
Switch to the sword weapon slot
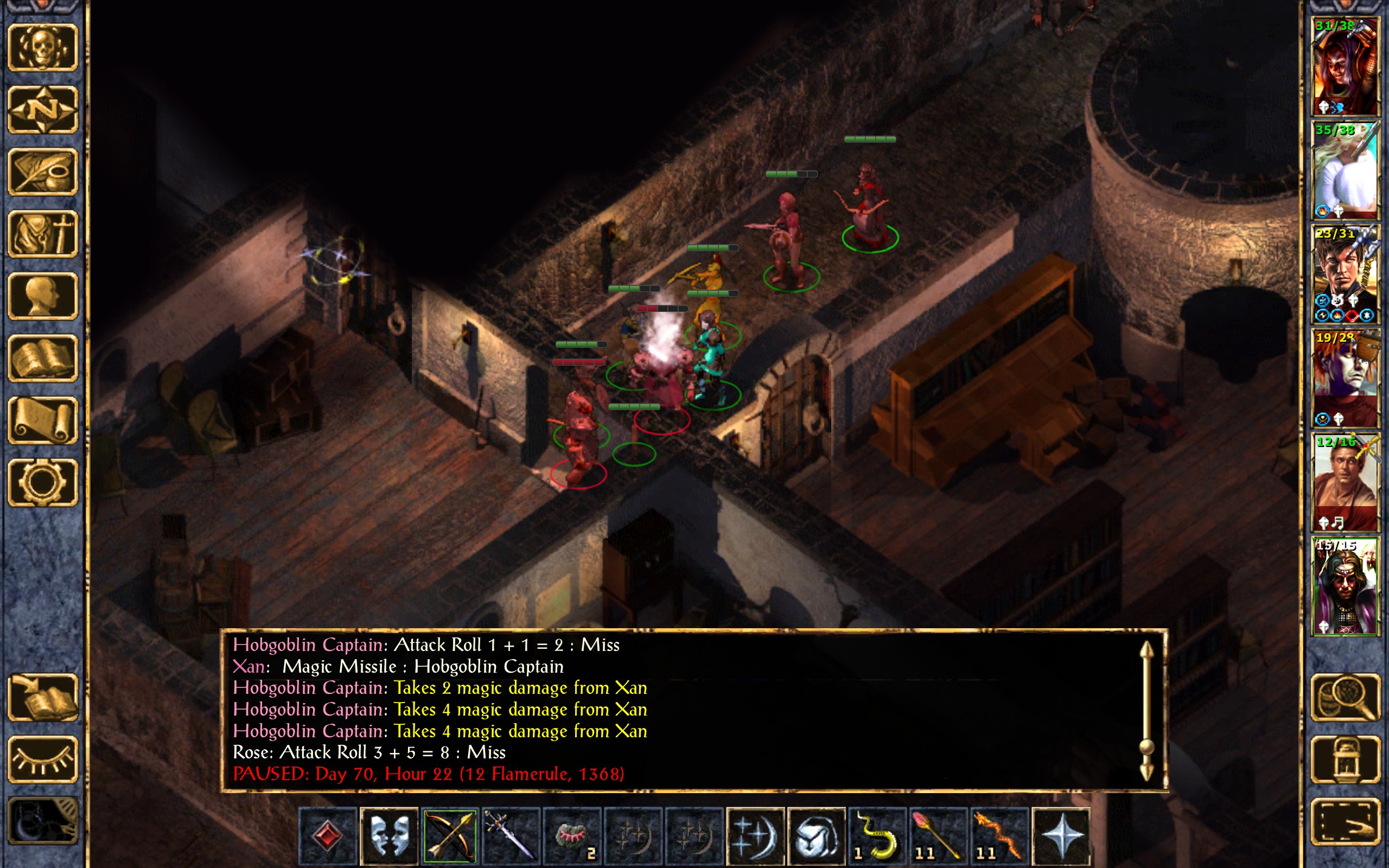click(510, 836)
